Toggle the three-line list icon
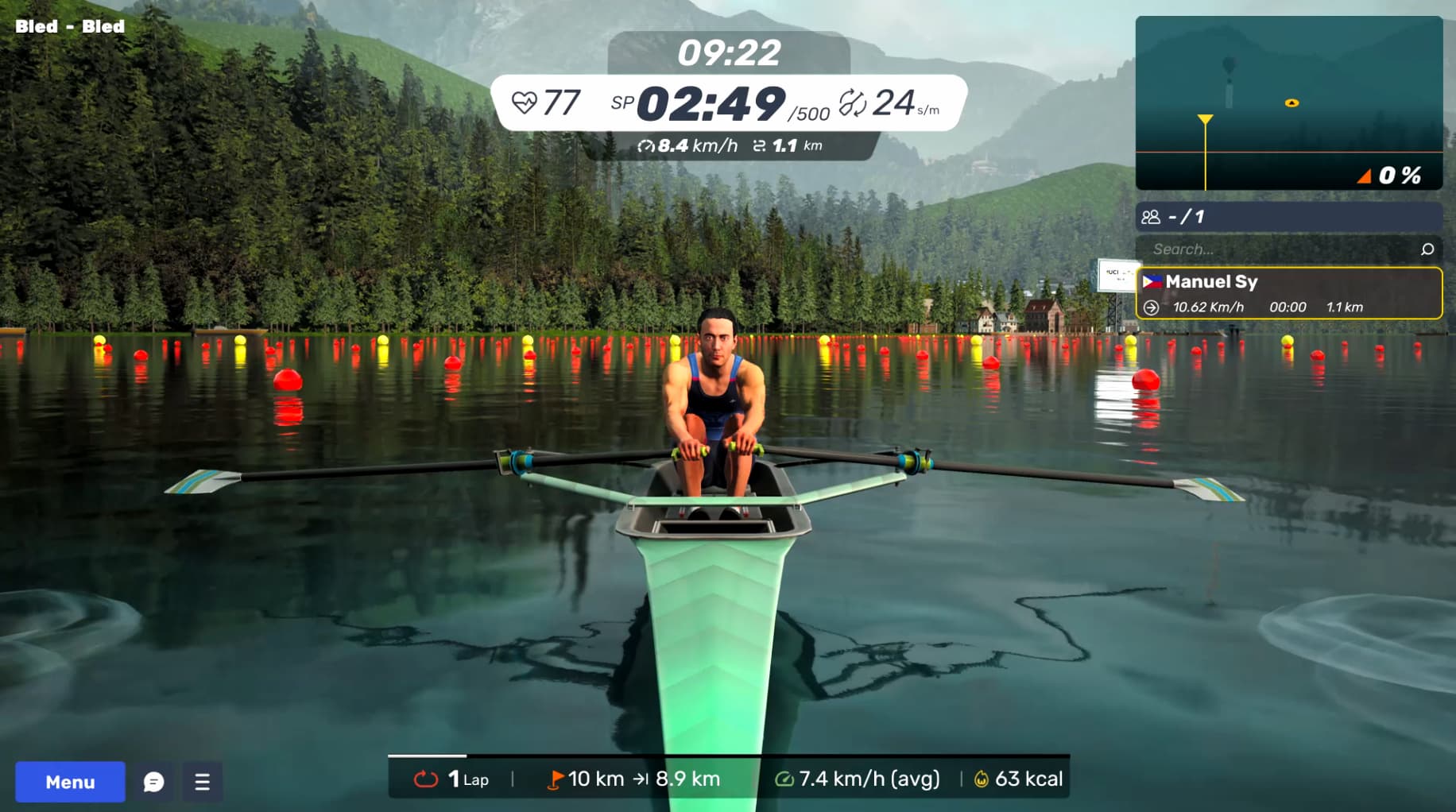 [202, 782]
